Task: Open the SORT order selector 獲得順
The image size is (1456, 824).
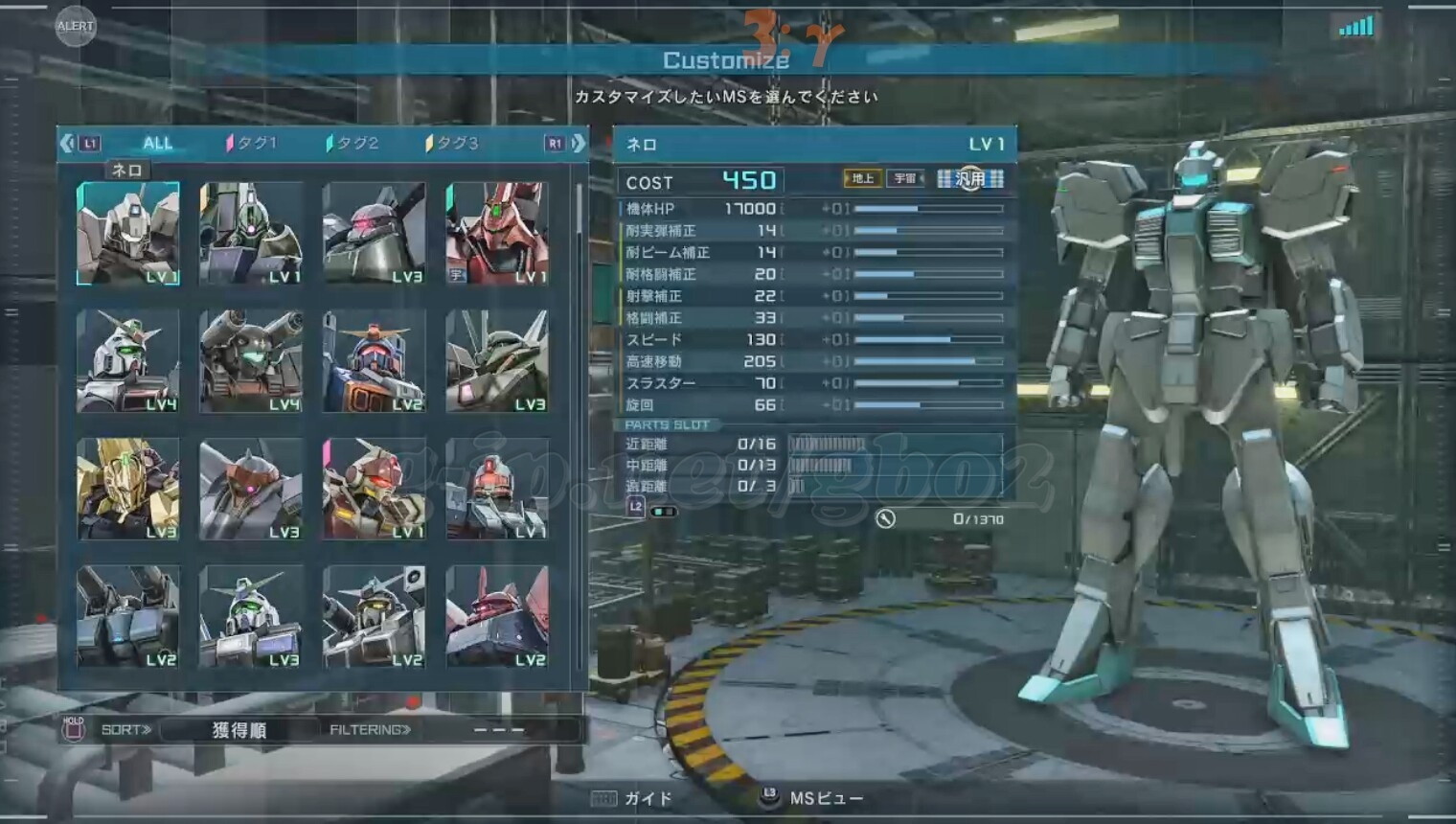Action: pos(239,730)
